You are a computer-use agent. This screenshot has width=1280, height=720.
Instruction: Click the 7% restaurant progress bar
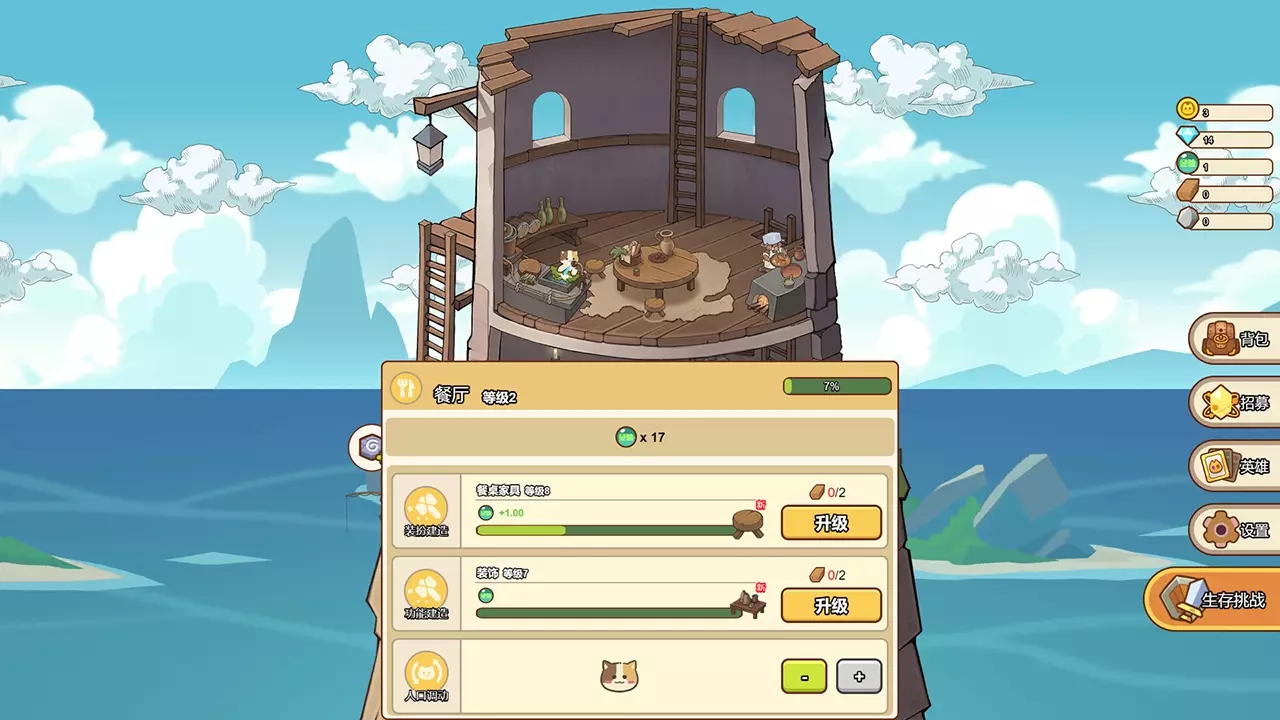coord(838,385)
